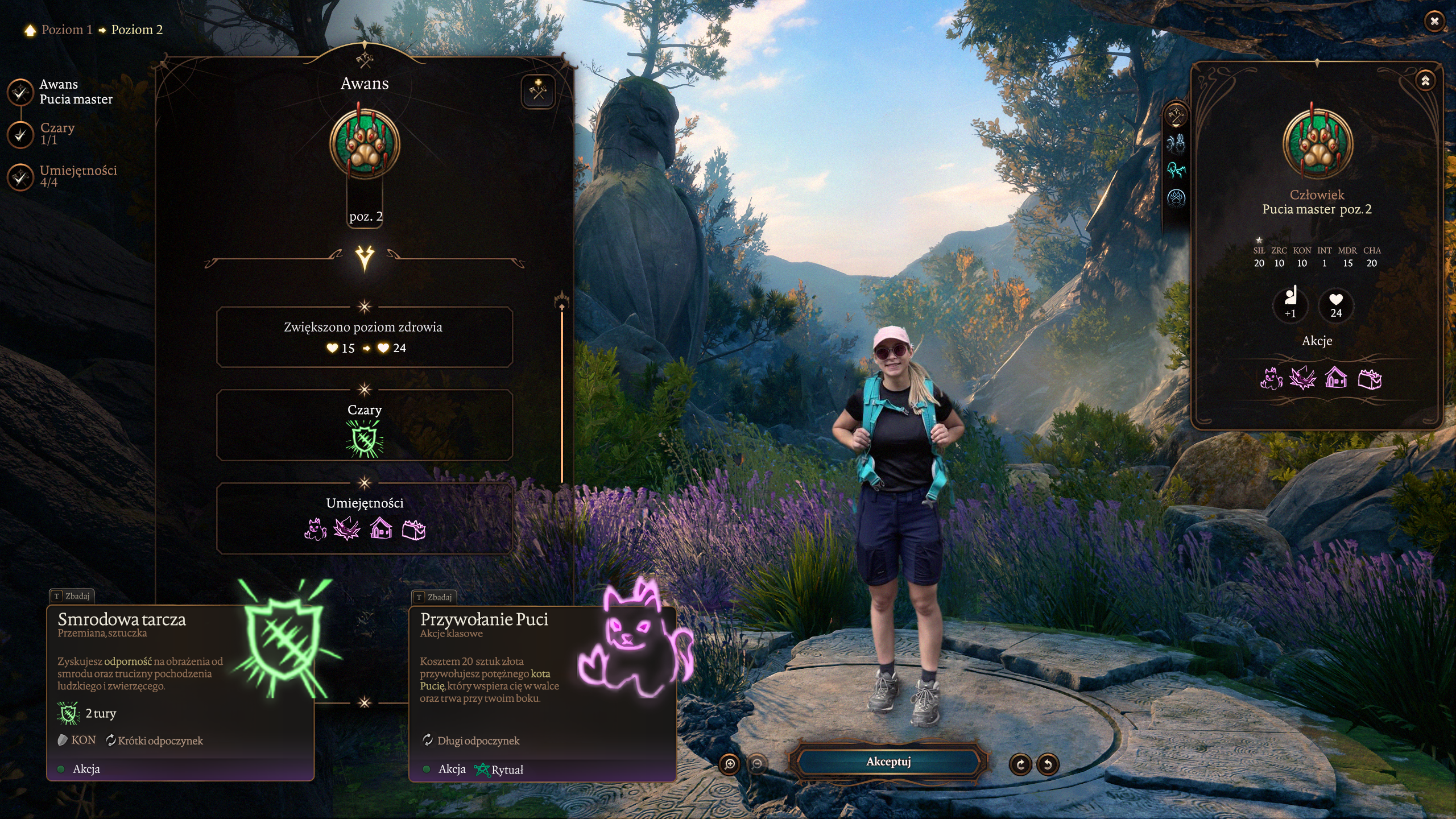Click the multiclass button in Awans panel
The width and height of the screenshot is (1456, 819).
tap(537, 90)
